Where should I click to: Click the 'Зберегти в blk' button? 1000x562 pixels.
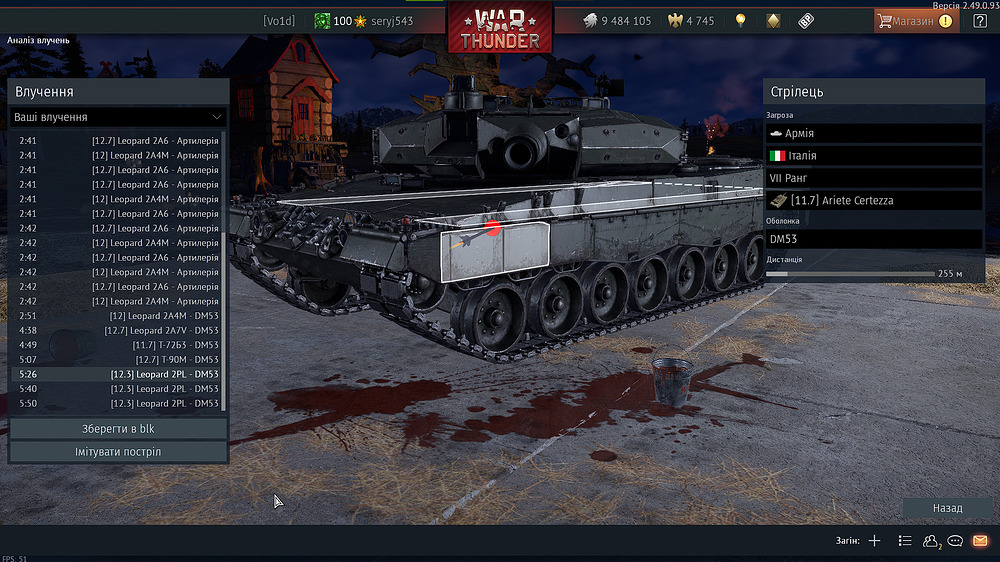tap(118, 429)
